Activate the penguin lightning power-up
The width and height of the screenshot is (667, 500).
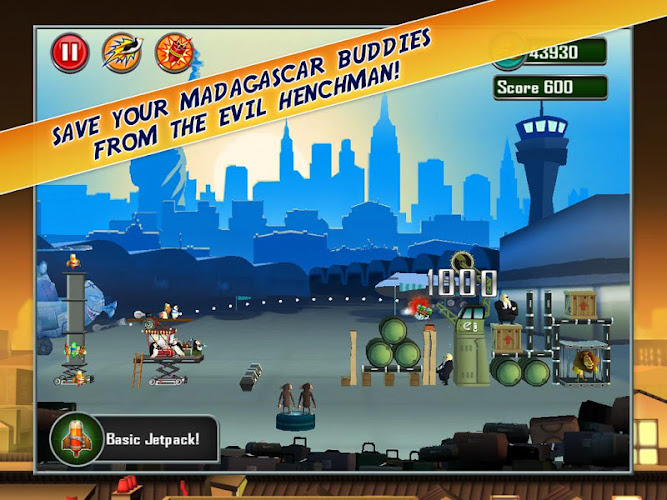coord(123,51)
